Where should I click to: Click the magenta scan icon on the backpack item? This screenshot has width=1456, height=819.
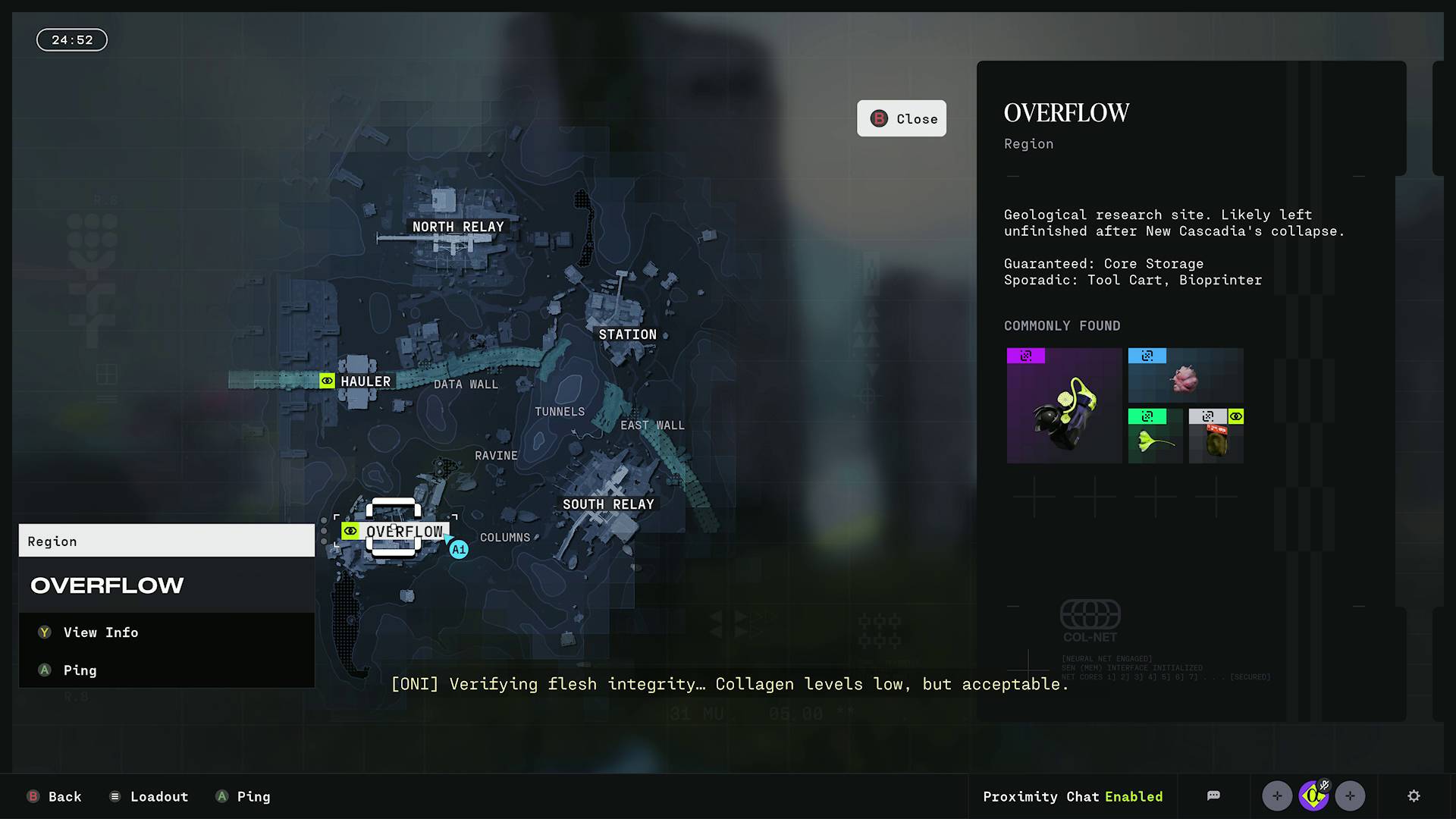point(1025,356)
